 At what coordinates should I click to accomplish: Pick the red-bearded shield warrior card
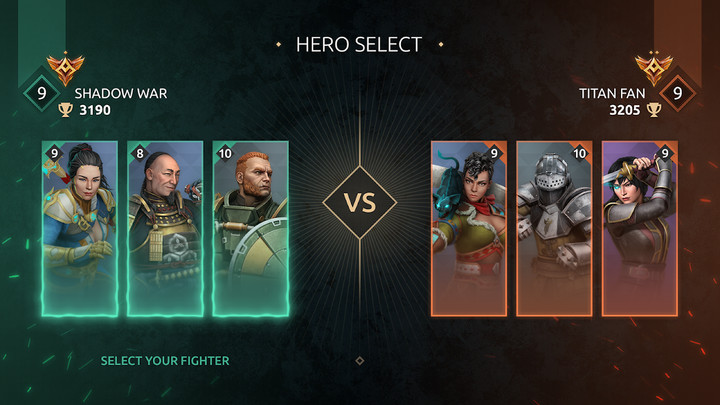[x=251, y=228]
